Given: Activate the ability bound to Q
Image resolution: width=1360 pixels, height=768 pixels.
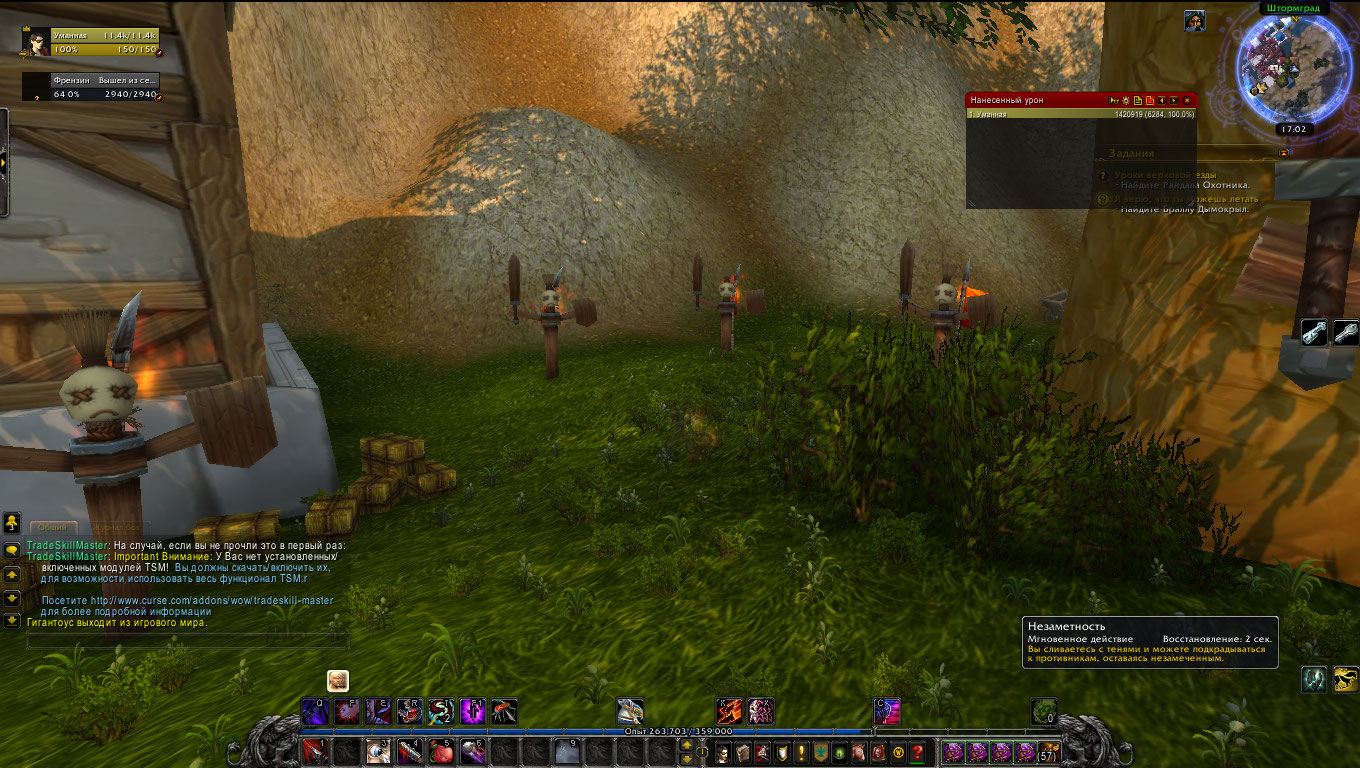Looking at the screenshot, I should (x=315, y=711).
